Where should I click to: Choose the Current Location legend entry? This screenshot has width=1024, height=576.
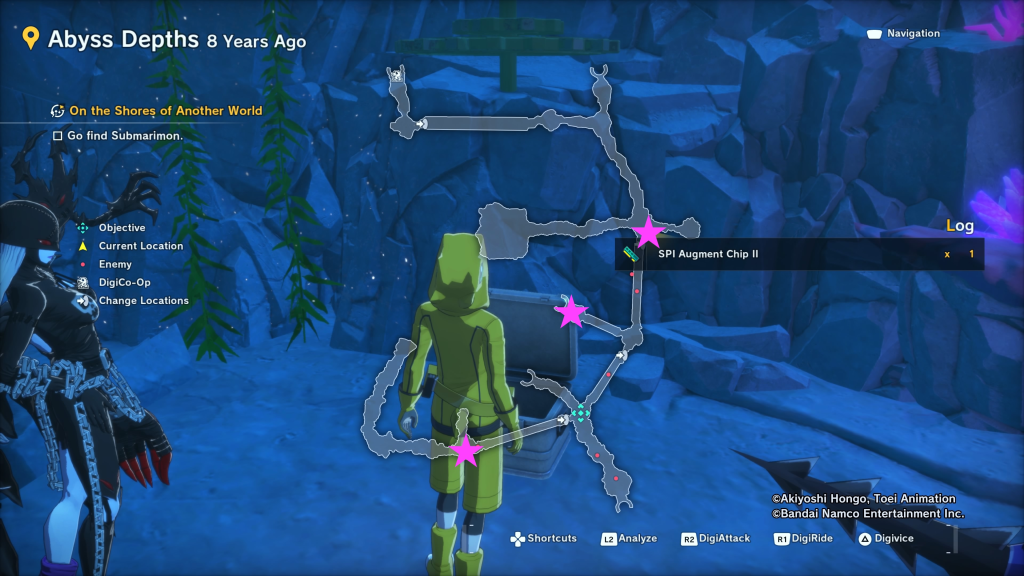tap(140, 246)
